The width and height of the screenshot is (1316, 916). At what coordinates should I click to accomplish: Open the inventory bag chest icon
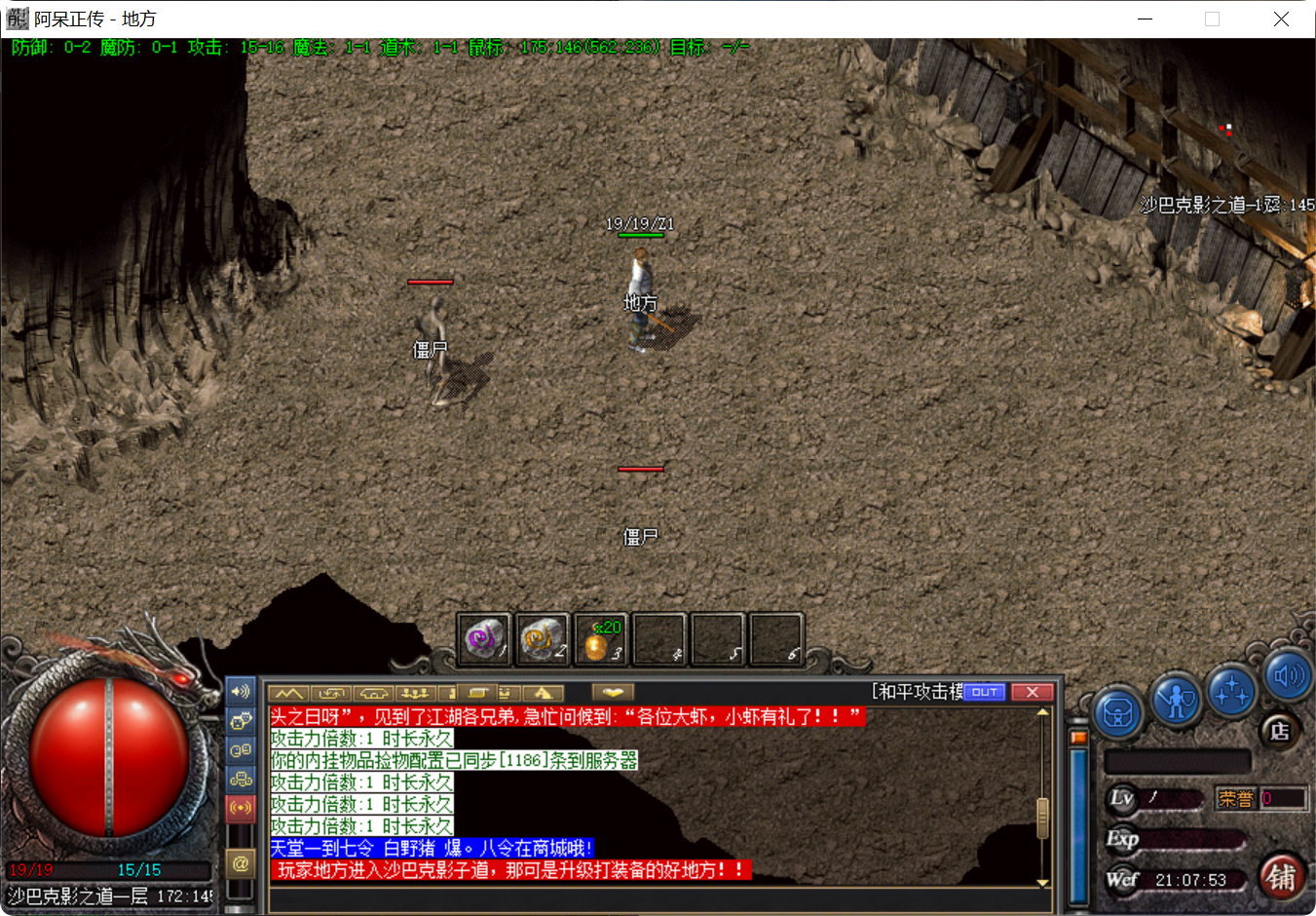tap(1117, 712)
